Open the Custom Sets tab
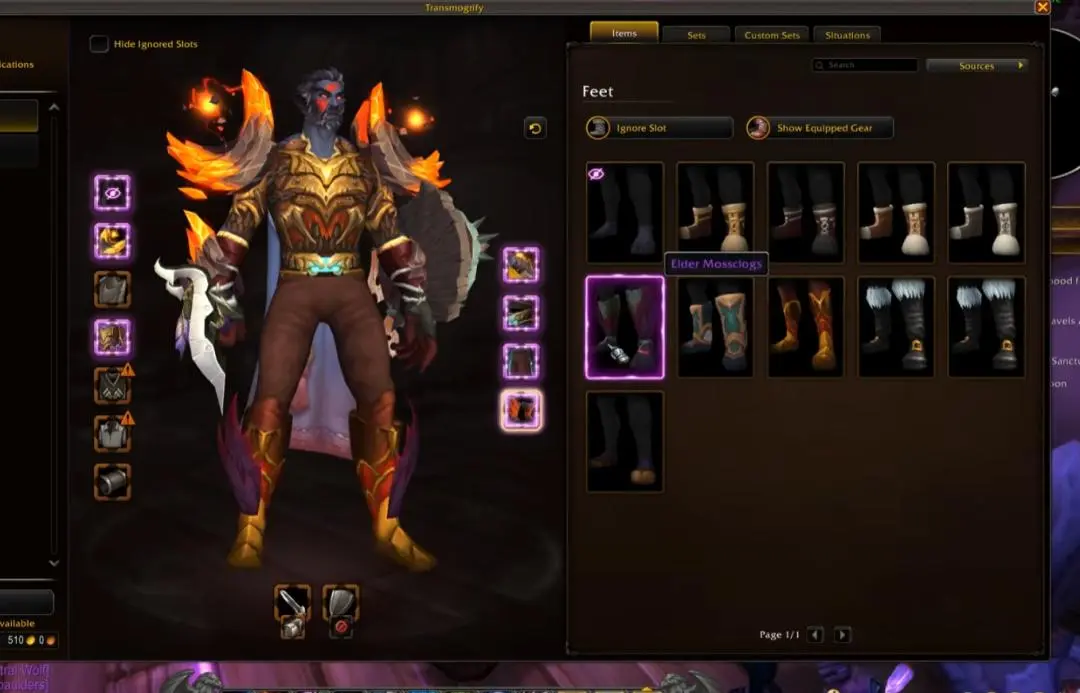1080x693 pixels. click(x=773, y=35)
